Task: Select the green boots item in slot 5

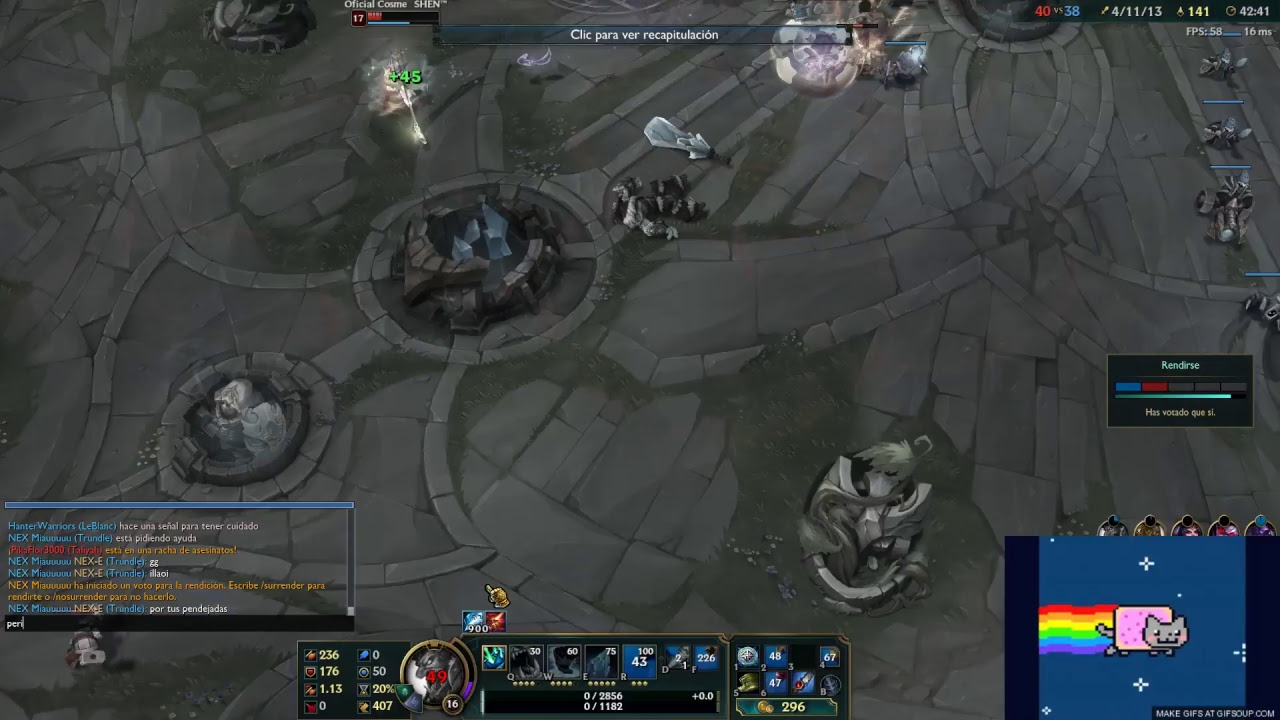Action: pyautogui.click(x=748, y=684)
